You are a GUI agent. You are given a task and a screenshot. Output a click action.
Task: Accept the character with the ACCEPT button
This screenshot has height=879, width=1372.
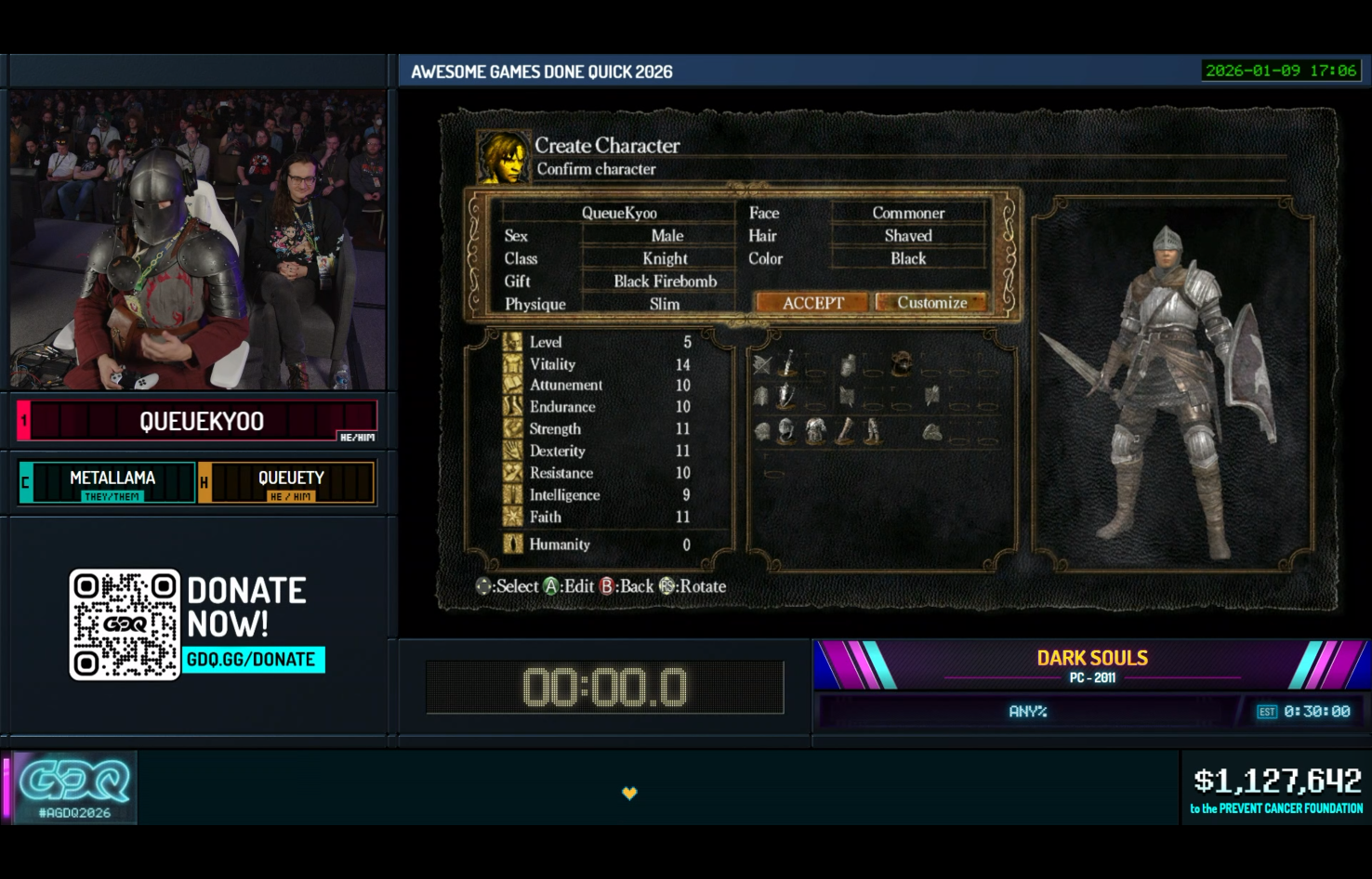click(x=812, y=303)
